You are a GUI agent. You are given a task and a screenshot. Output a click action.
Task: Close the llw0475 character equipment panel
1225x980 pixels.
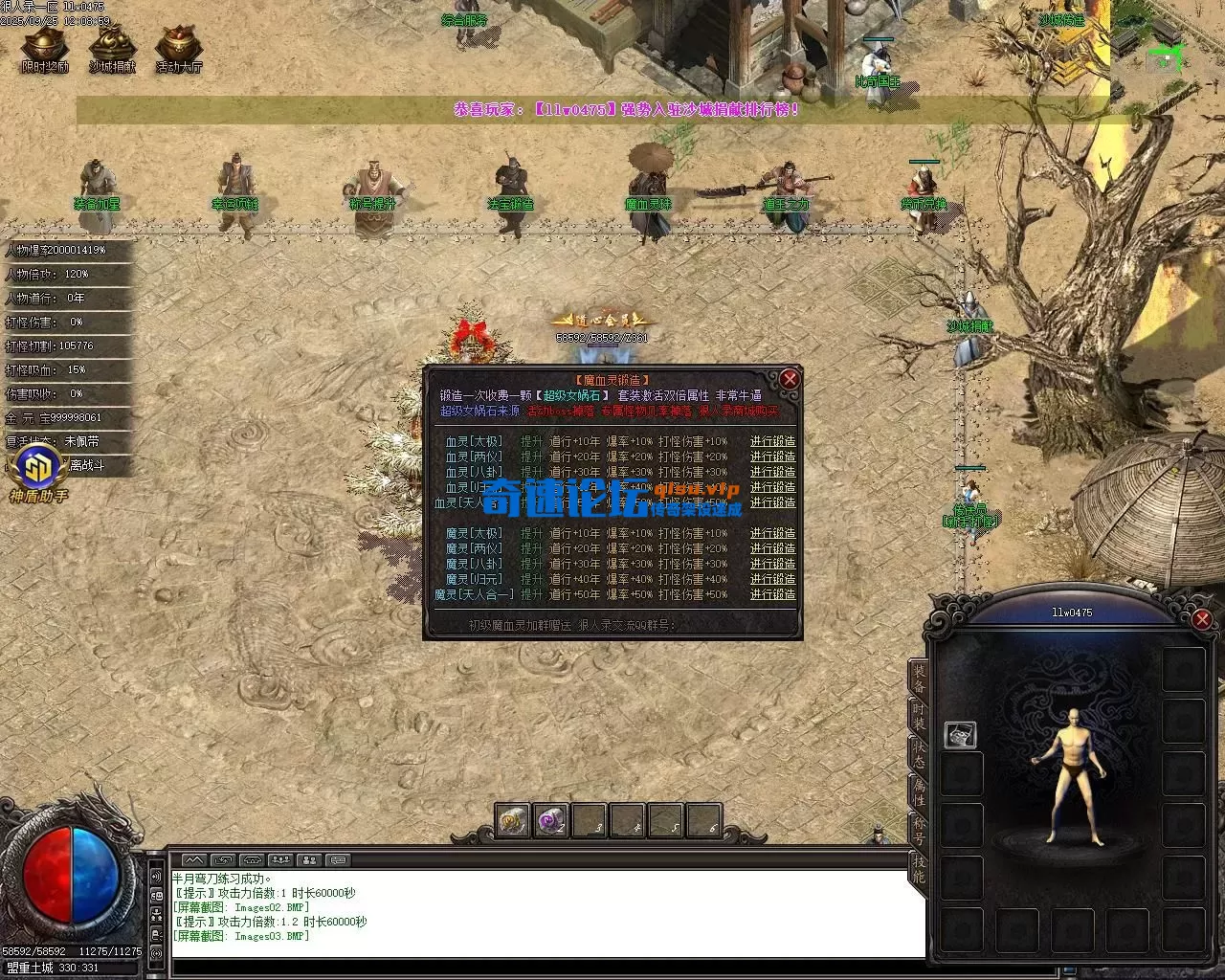(1202, 619)
